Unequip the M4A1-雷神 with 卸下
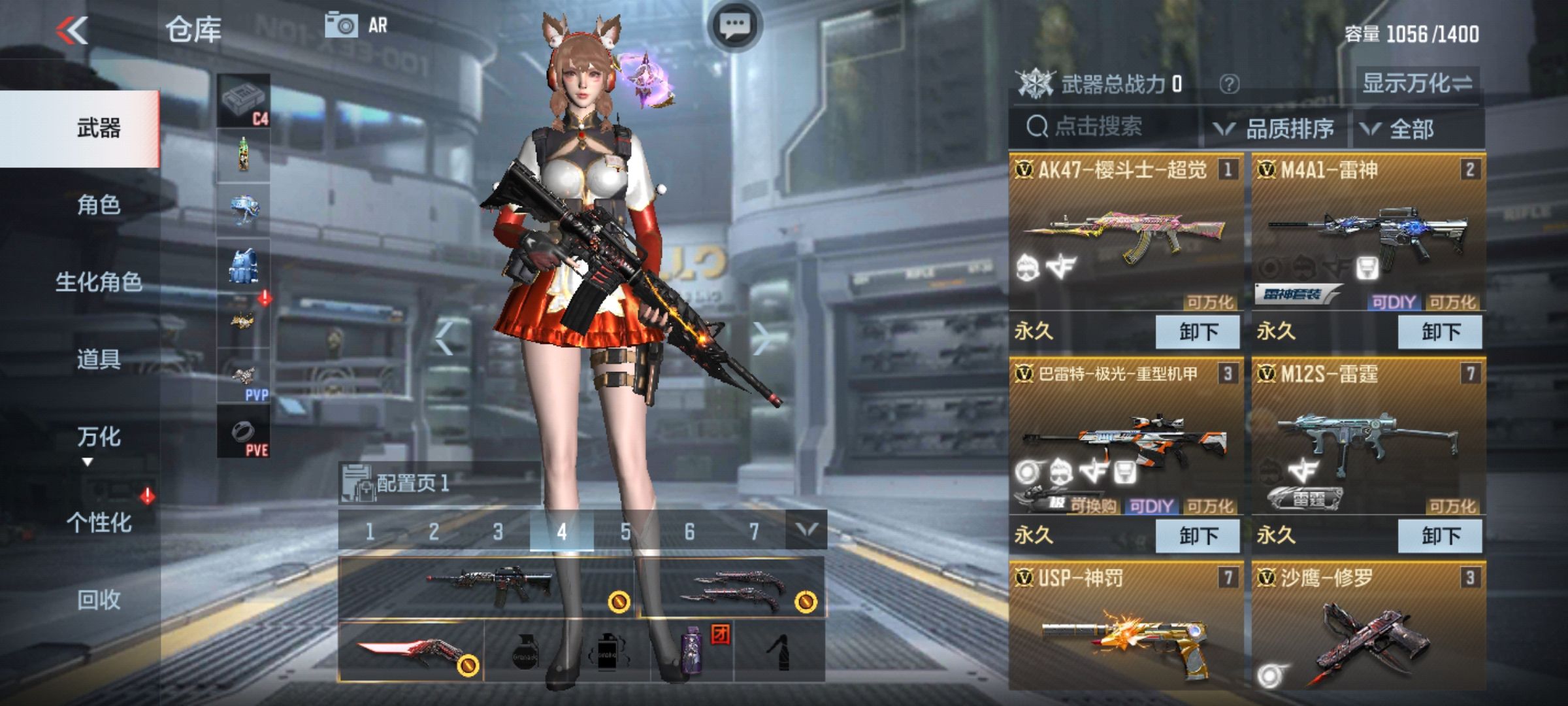This screenshot has height=706, width=1568. pyautogui.click(x=1440, y=332)
